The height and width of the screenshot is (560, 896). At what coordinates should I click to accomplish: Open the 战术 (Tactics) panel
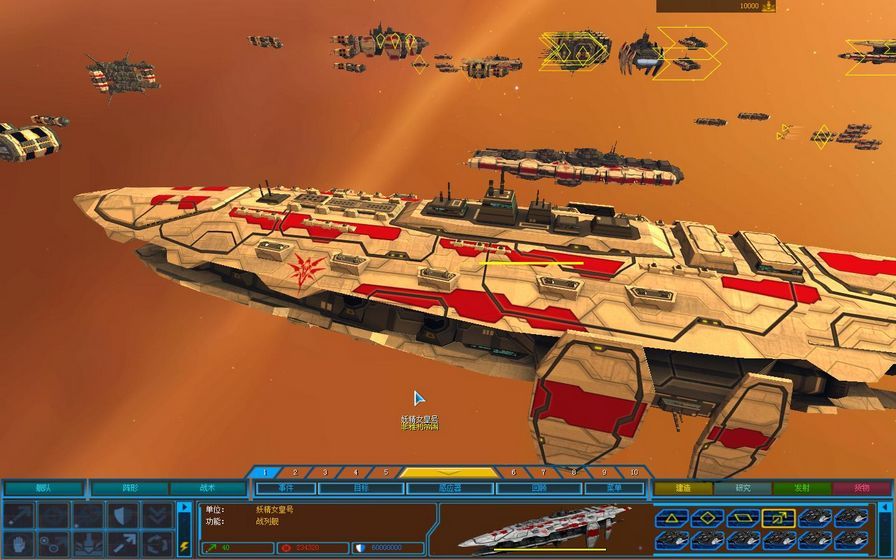[x=207, y=489]
